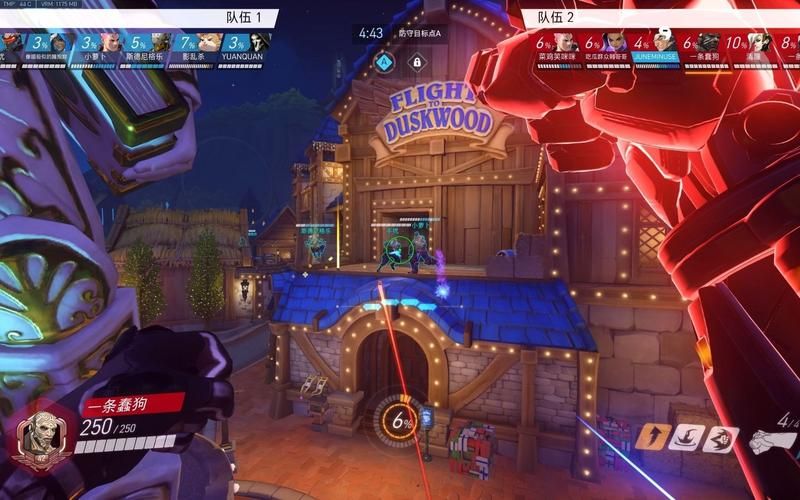This screenshot has height=500, width=800.
Task: Click the Hand Cannon fist weapon icon
Action: [774, 438]
